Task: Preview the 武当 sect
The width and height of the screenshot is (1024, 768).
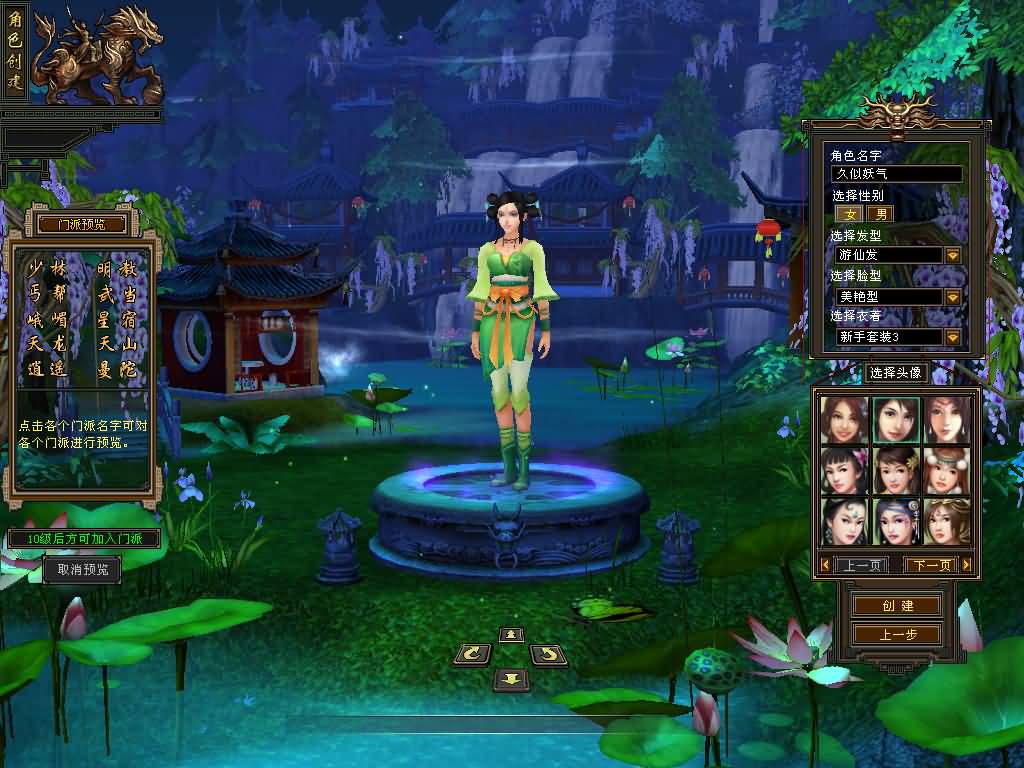Action: (x=116, y=294)
